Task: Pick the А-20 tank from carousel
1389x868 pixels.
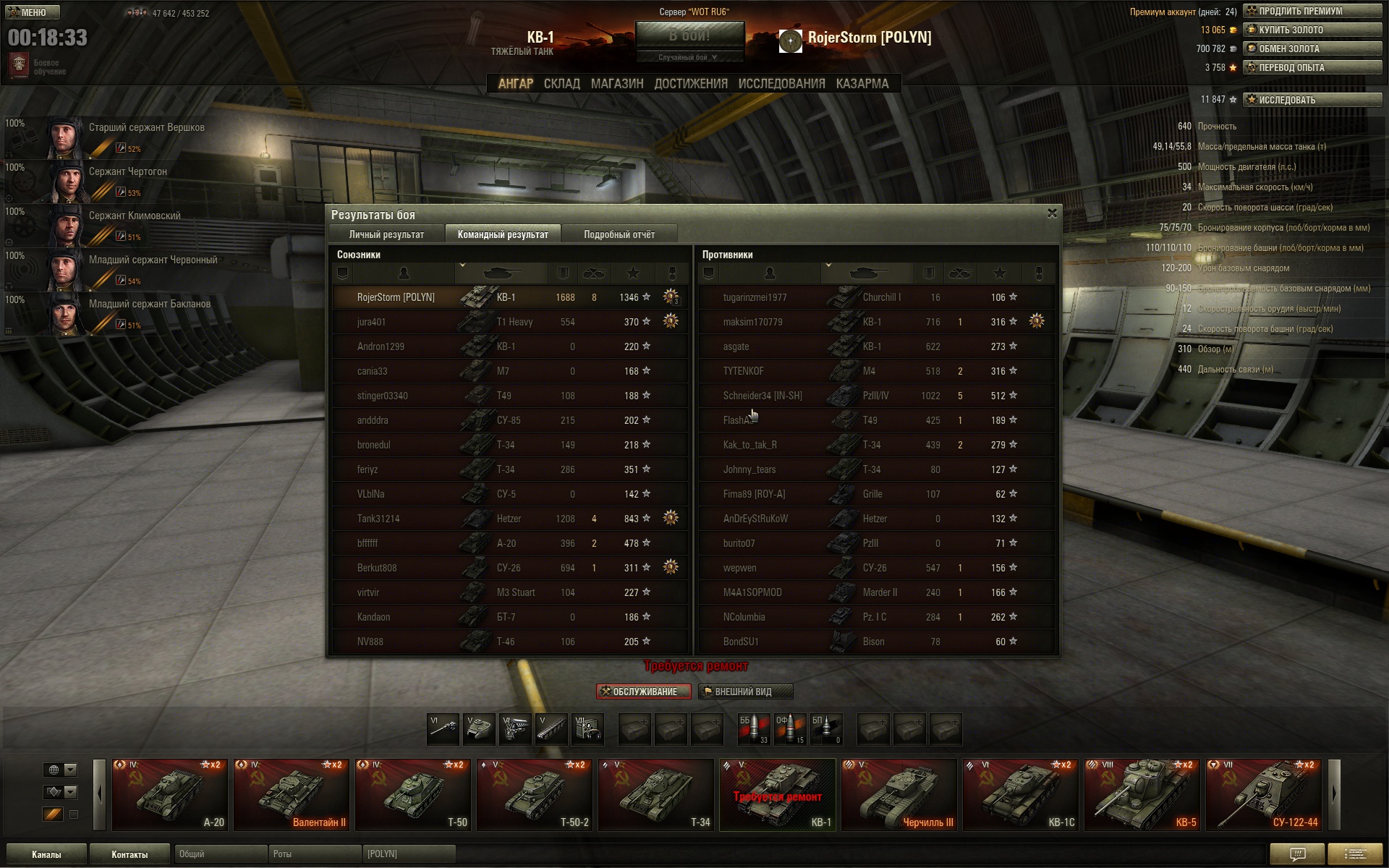Action: coord(169,794)
